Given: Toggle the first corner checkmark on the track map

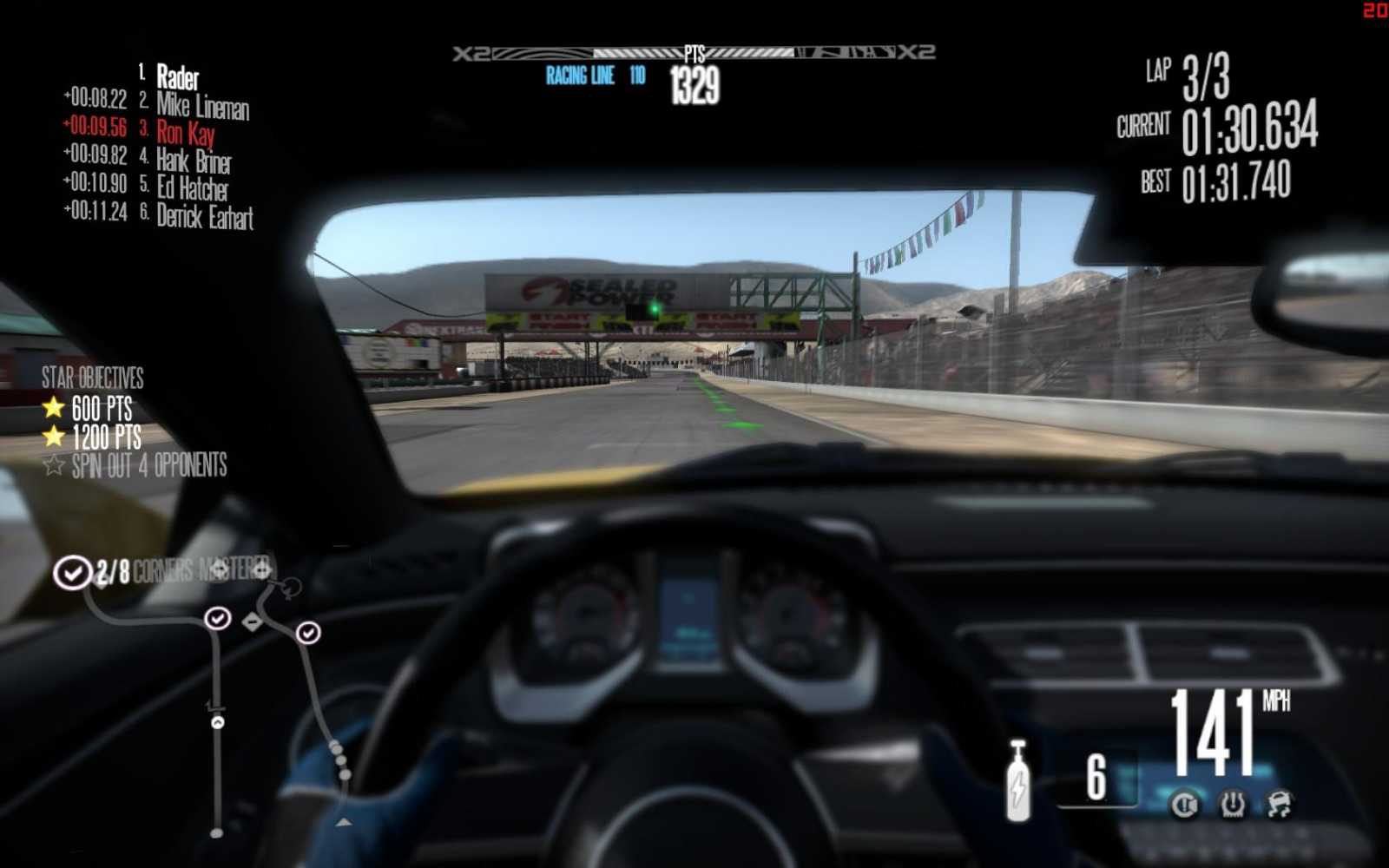Looking at the screenshot, I should [x=217, y=617].
